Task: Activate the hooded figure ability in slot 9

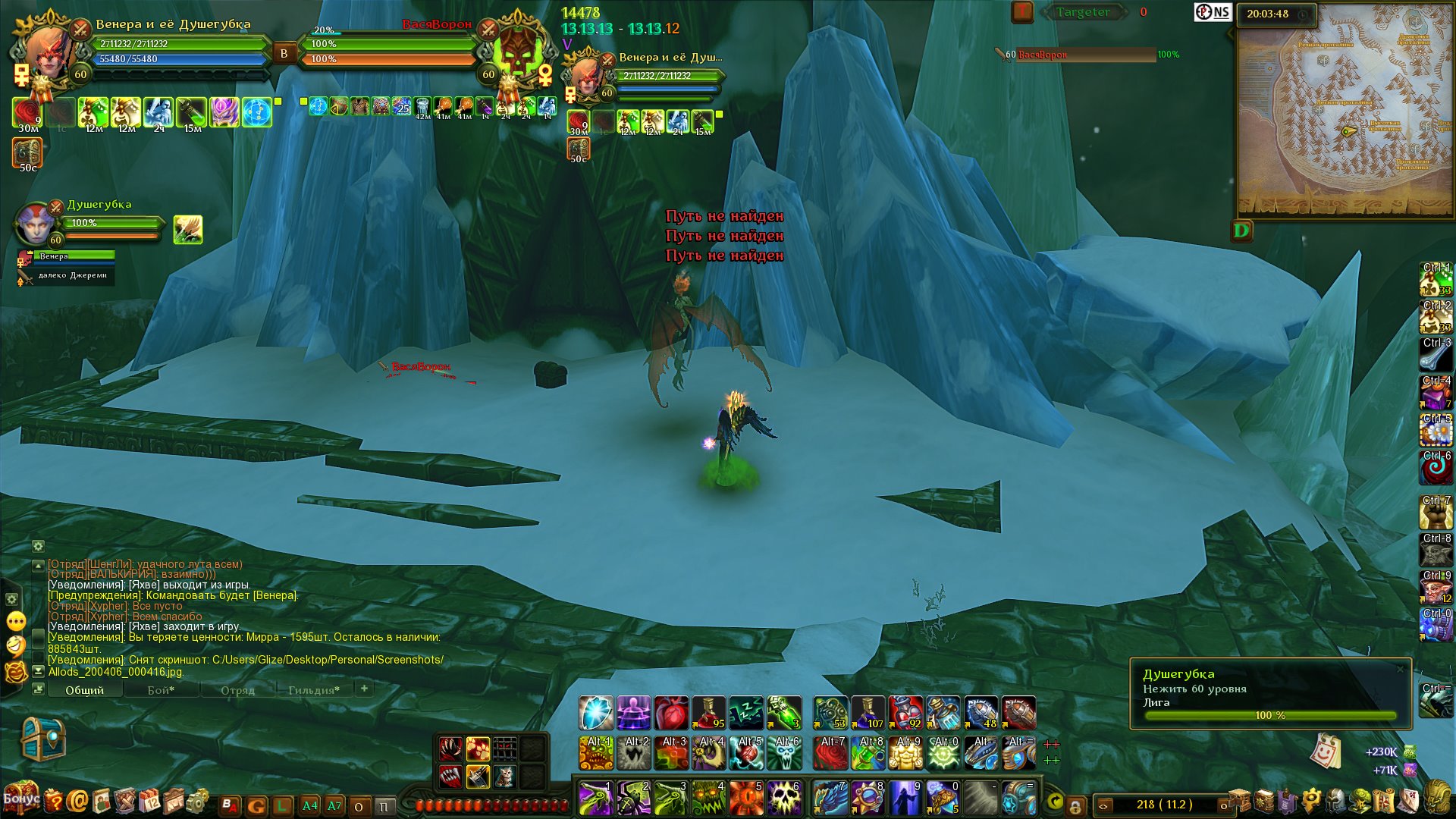Action: pyautogui.click(x=905, y=799)
